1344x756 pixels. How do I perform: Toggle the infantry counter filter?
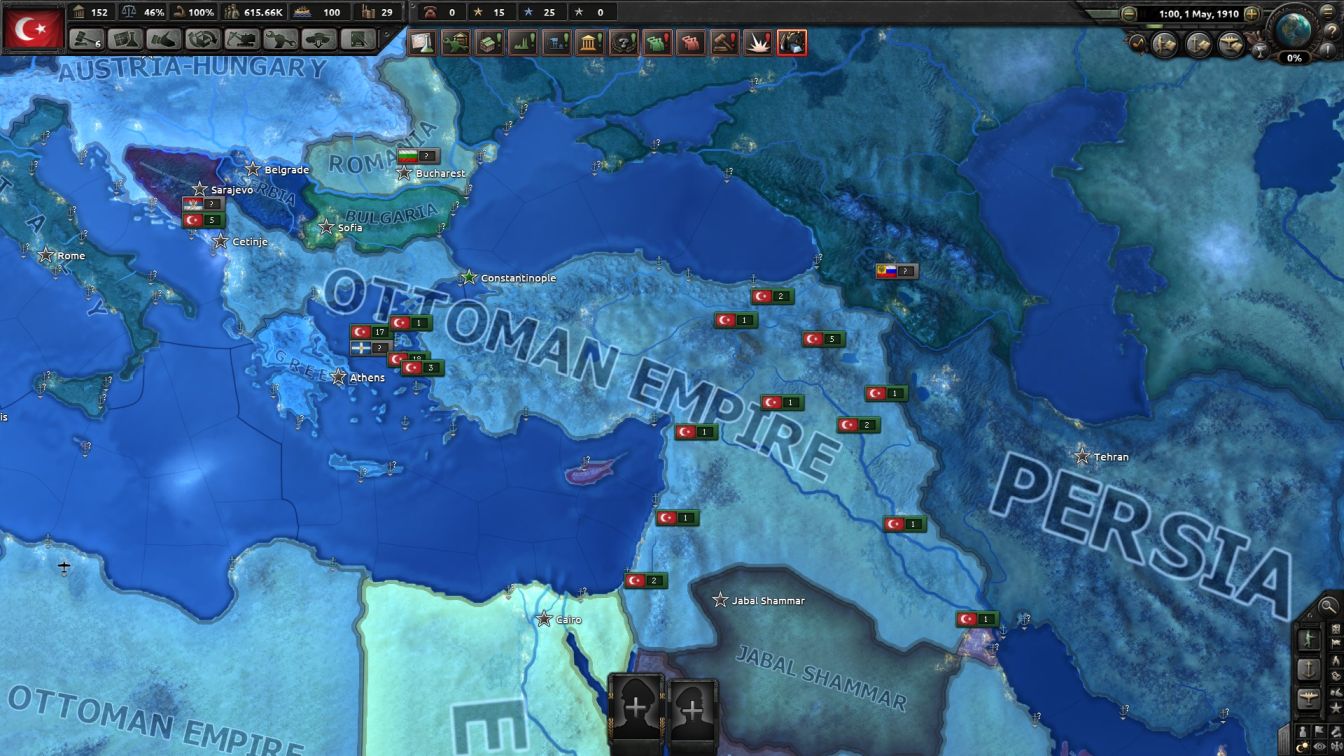(1309, 637)
